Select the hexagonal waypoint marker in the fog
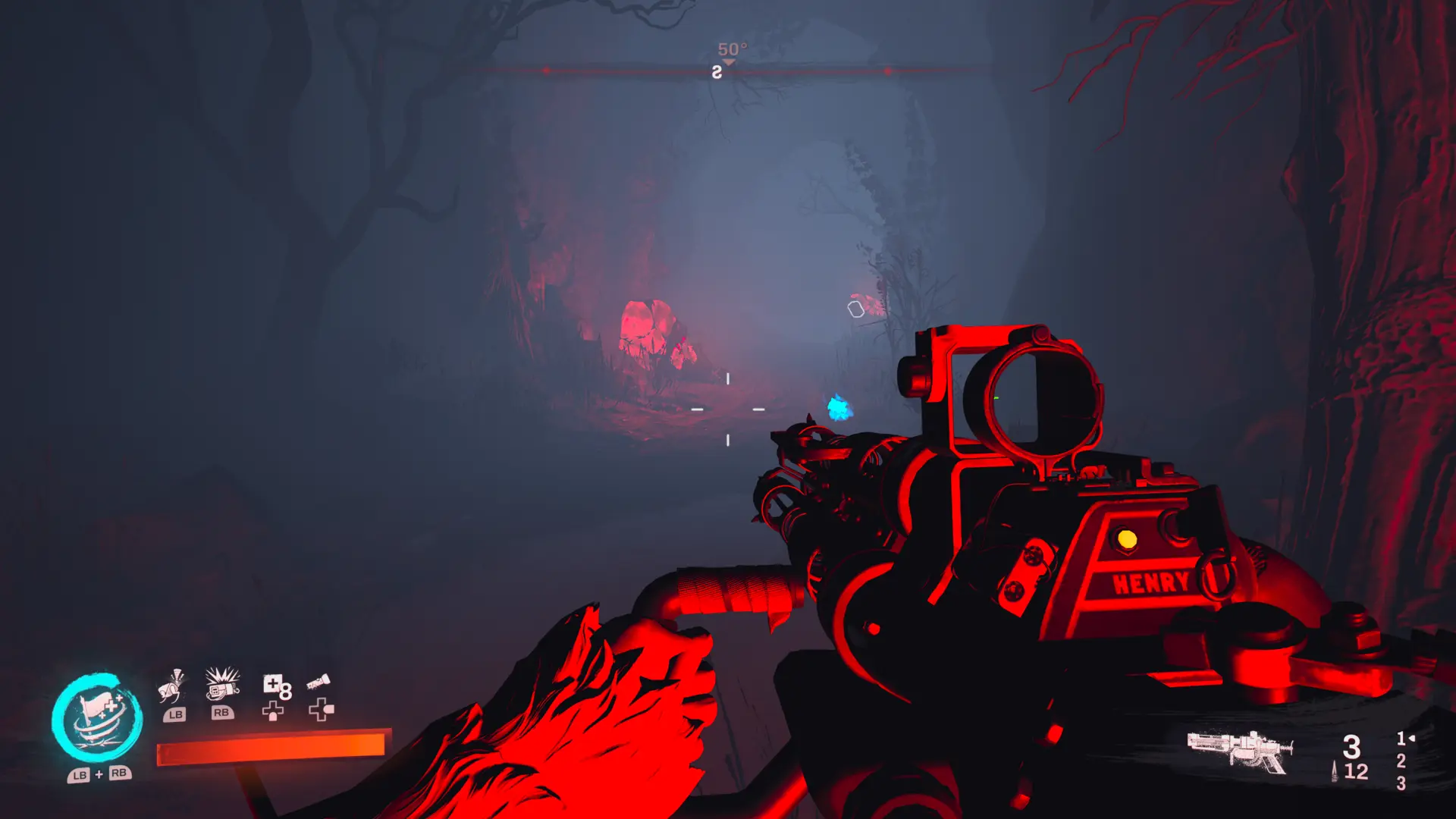This screenshot has height=819, width=1456. coord(855,307)
